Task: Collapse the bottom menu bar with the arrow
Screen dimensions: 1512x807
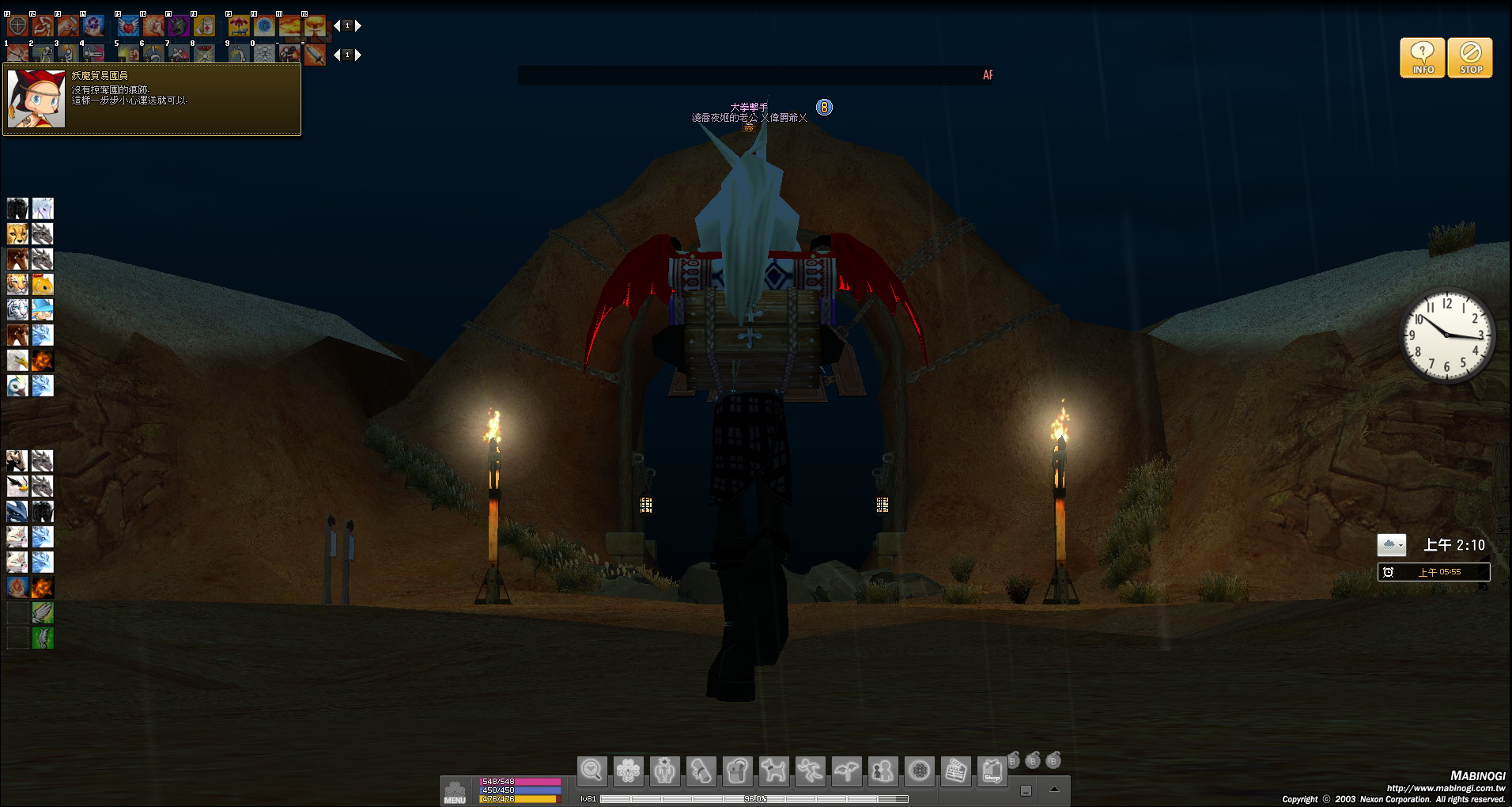Action: [x=1053, y=790]
